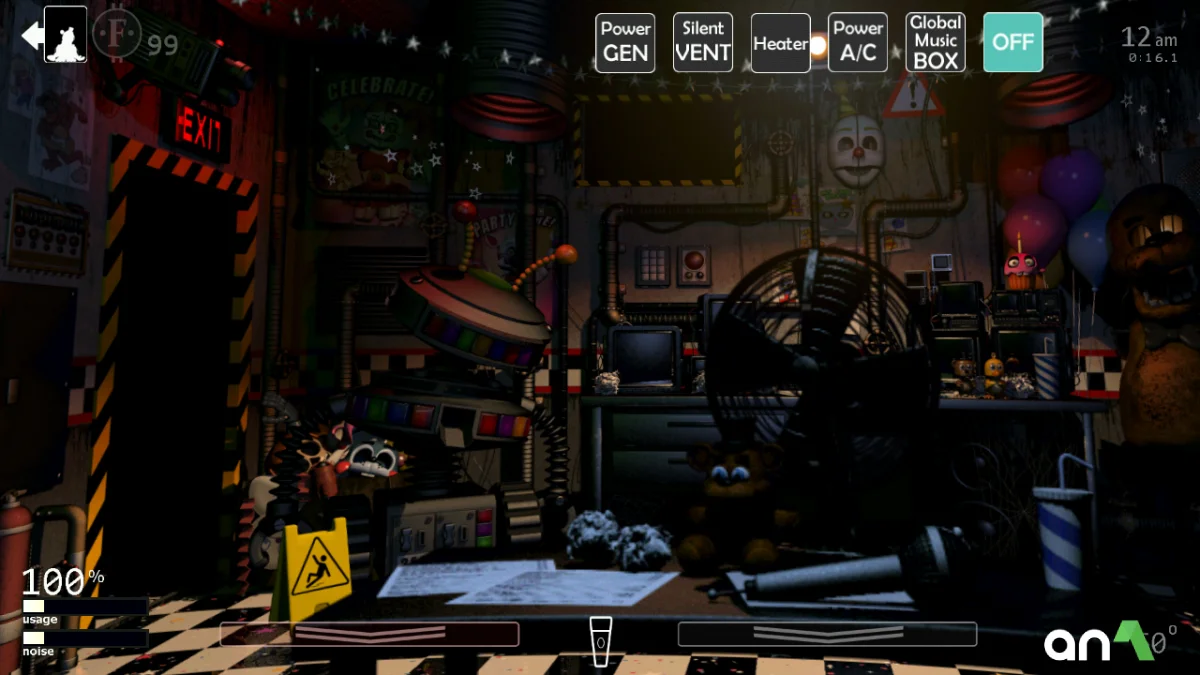Enable the Power A/C

pos(858,43)
